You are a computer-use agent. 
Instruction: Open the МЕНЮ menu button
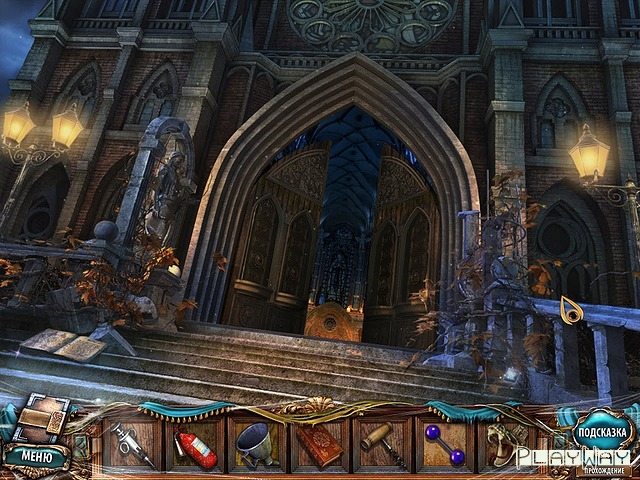36,457
